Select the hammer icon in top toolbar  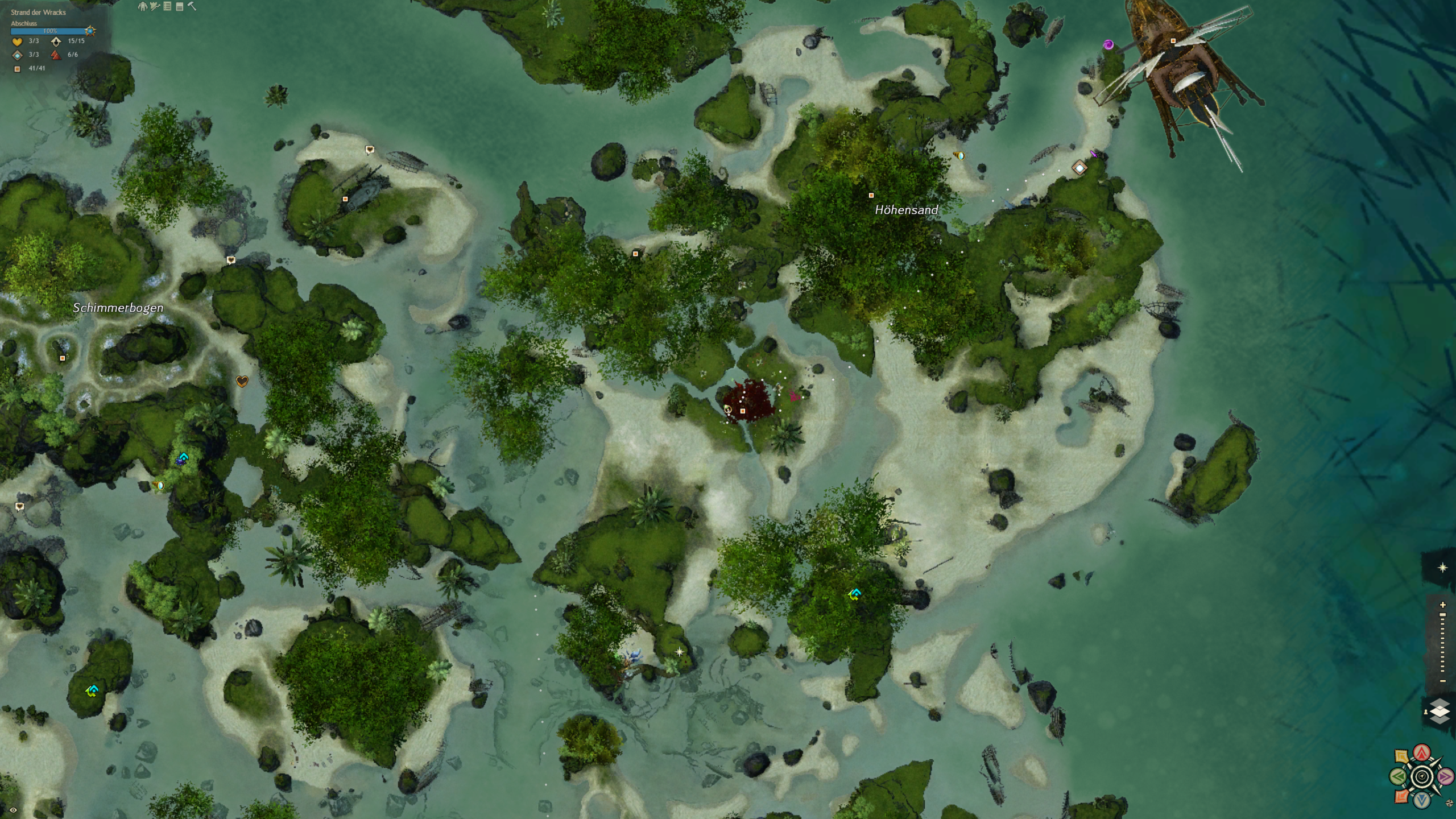pos(192,7)
